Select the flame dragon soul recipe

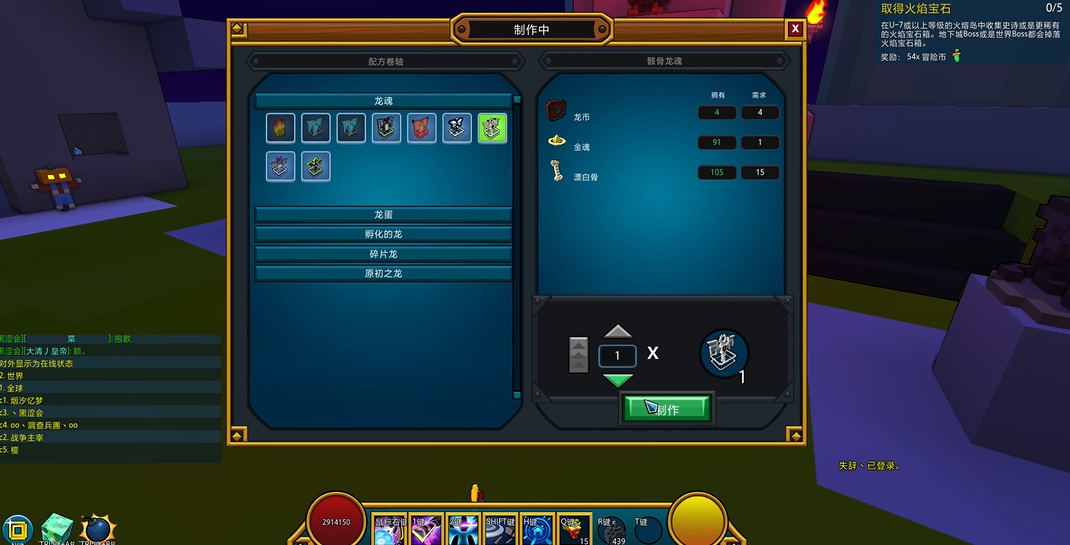[281, 128]
